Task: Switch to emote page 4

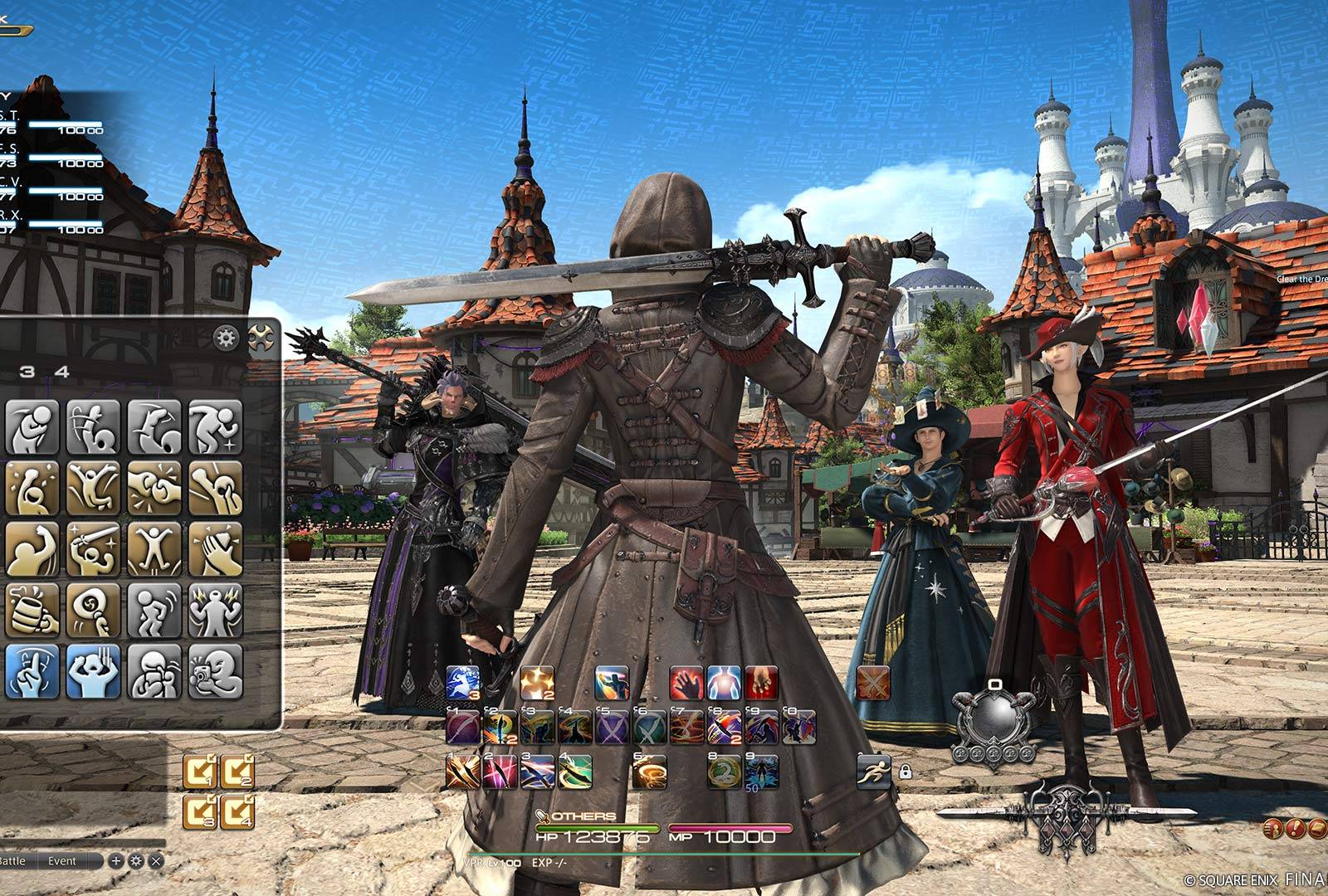Action: click(x=62, y=372)
